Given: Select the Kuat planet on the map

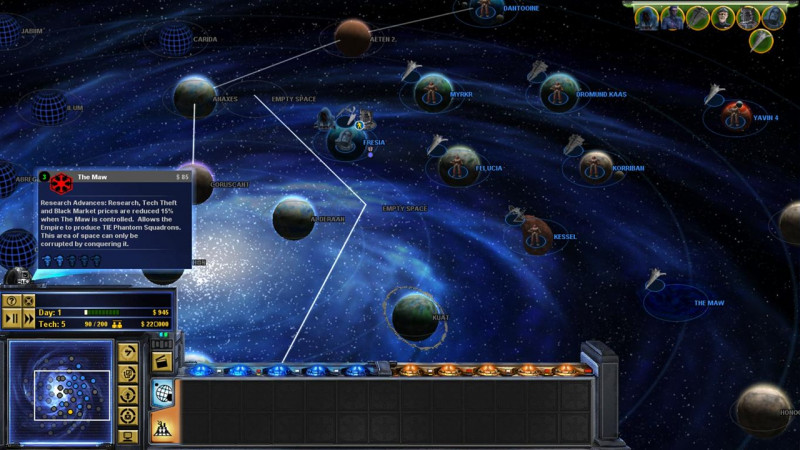Looking at the screenshot, I should (x=414, y=315).
